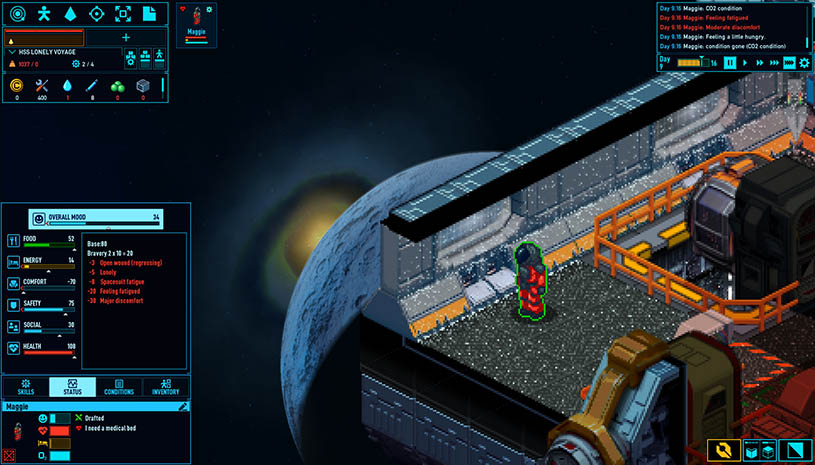Open the gear settings next to speed controls
This screenshot has width=815, height=465.
tap(803, 62)
